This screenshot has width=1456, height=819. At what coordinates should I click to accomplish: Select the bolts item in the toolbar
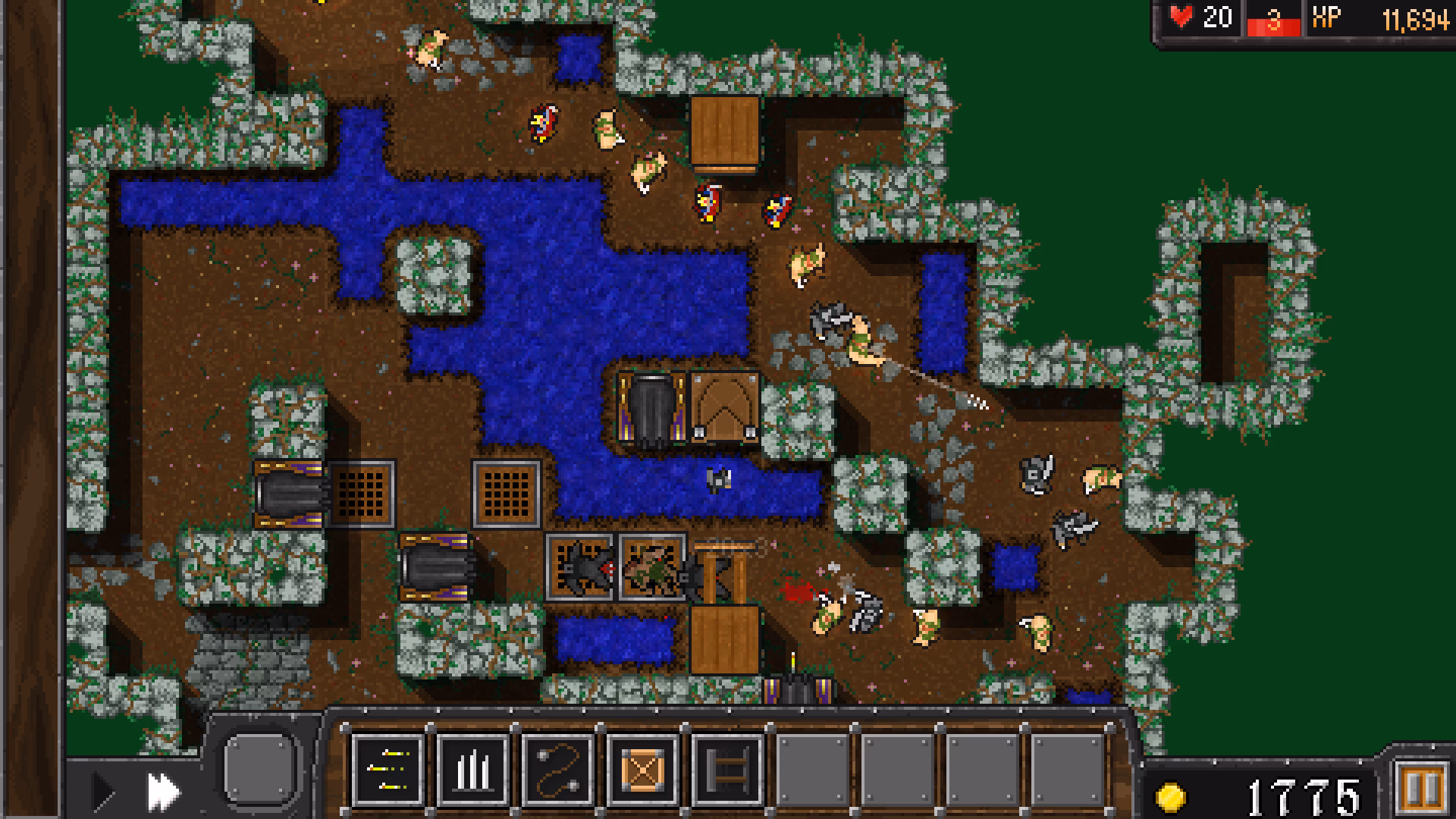click(x=388, y=767)
